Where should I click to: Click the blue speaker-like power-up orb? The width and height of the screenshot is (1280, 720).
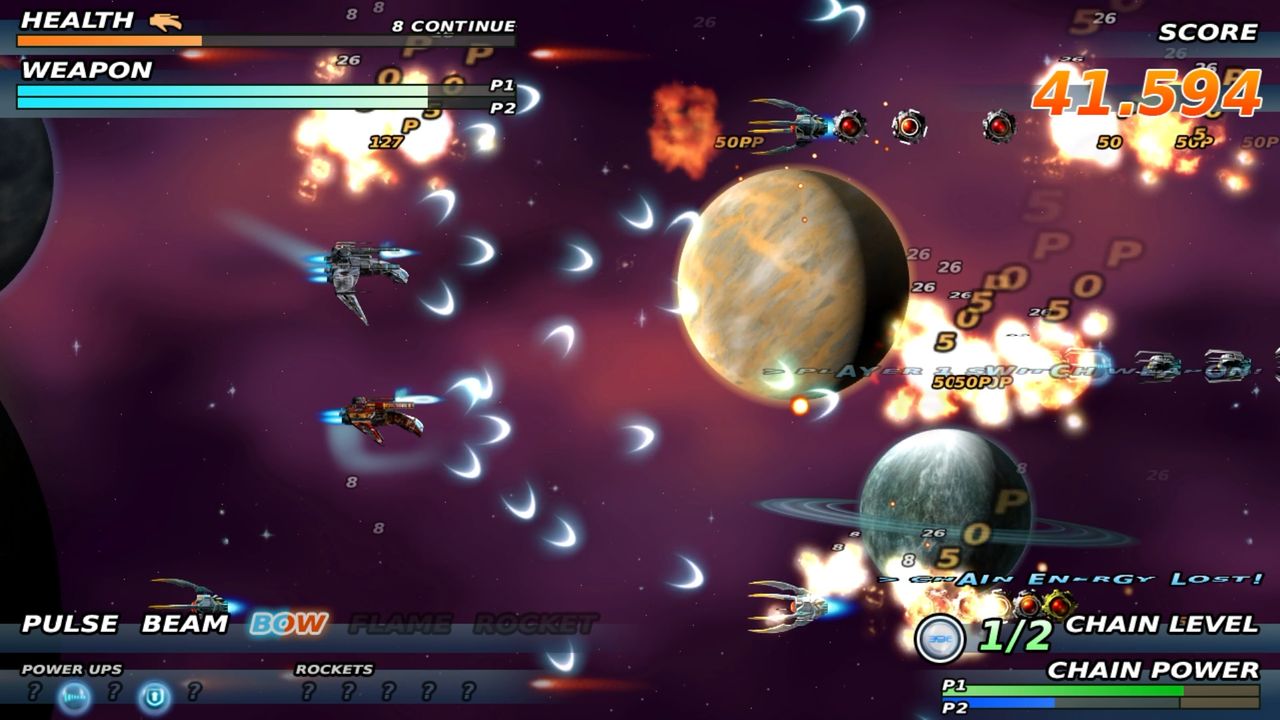point(72,693)
